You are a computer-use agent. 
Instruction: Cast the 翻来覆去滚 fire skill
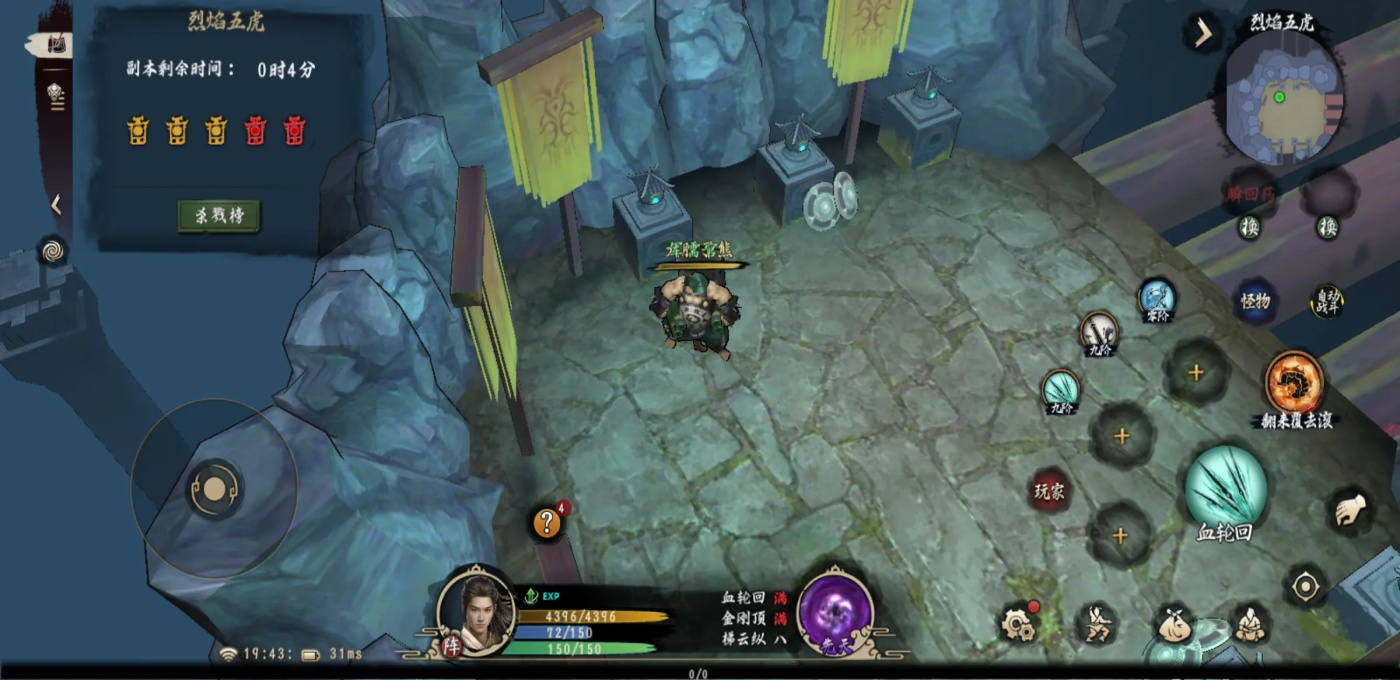click(1295, 383)
